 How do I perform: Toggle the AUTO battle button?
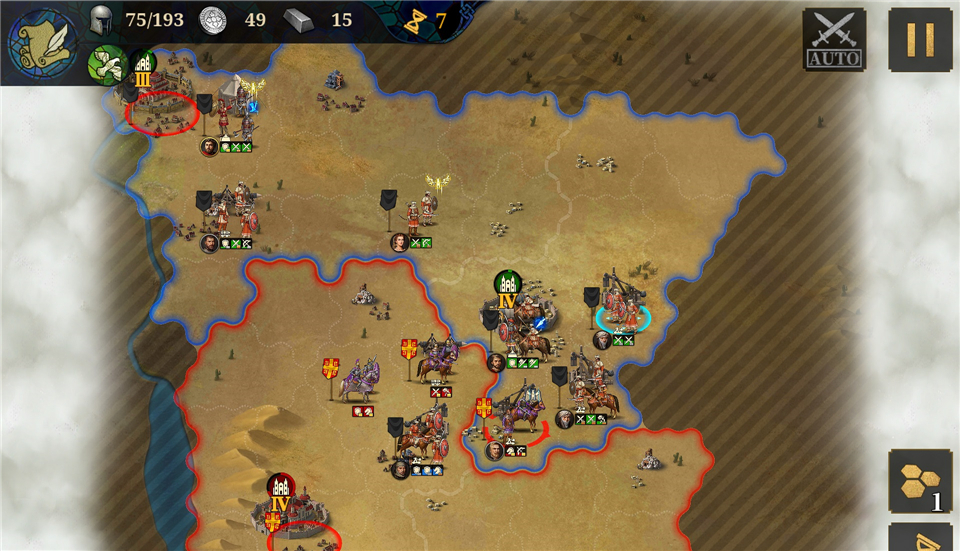coord(834,41)
